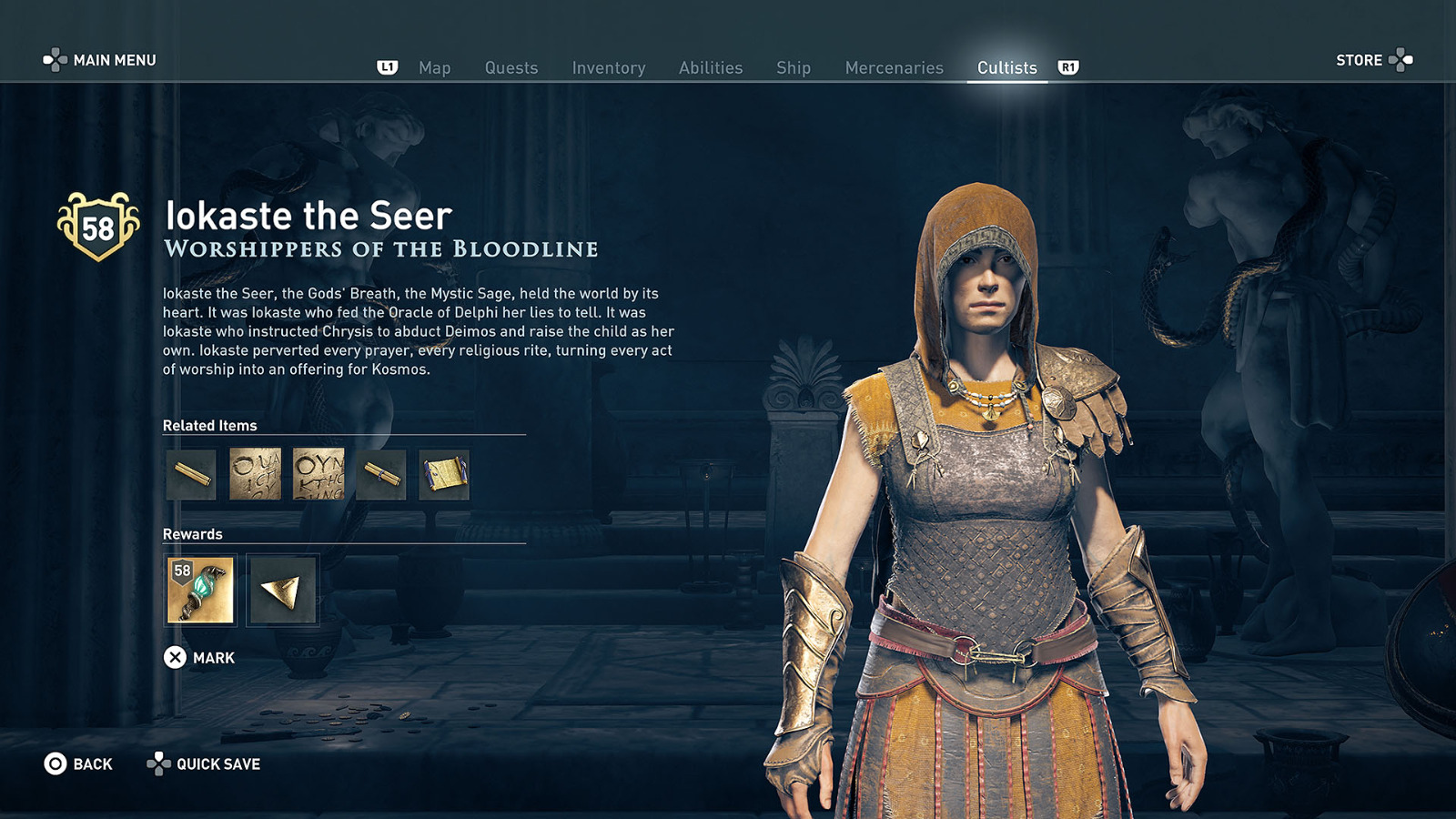
Task: Select the Abilities tab
Action: [x=713, y=67]
